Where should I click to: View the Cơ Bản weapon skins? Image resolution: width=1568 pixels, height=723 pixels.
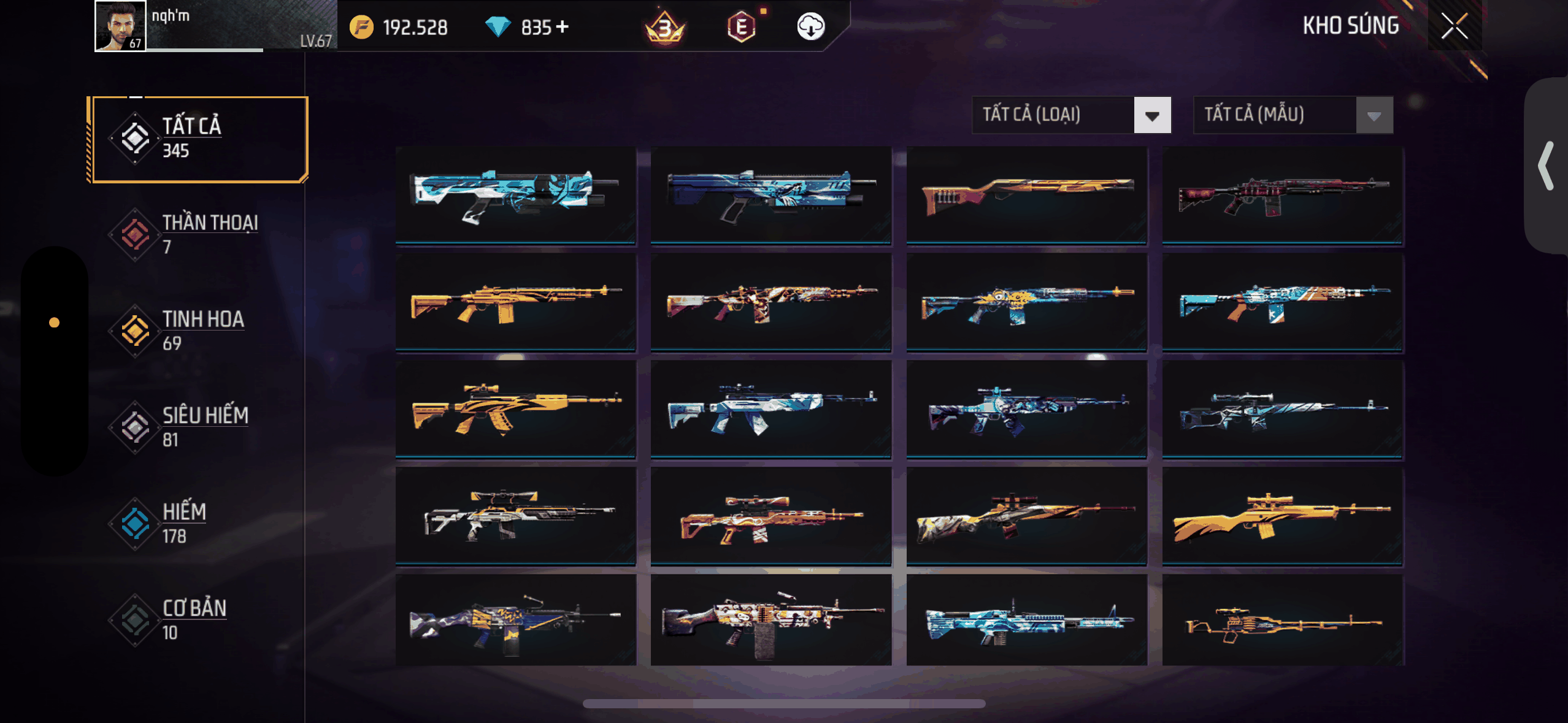[x=199, y=619]
